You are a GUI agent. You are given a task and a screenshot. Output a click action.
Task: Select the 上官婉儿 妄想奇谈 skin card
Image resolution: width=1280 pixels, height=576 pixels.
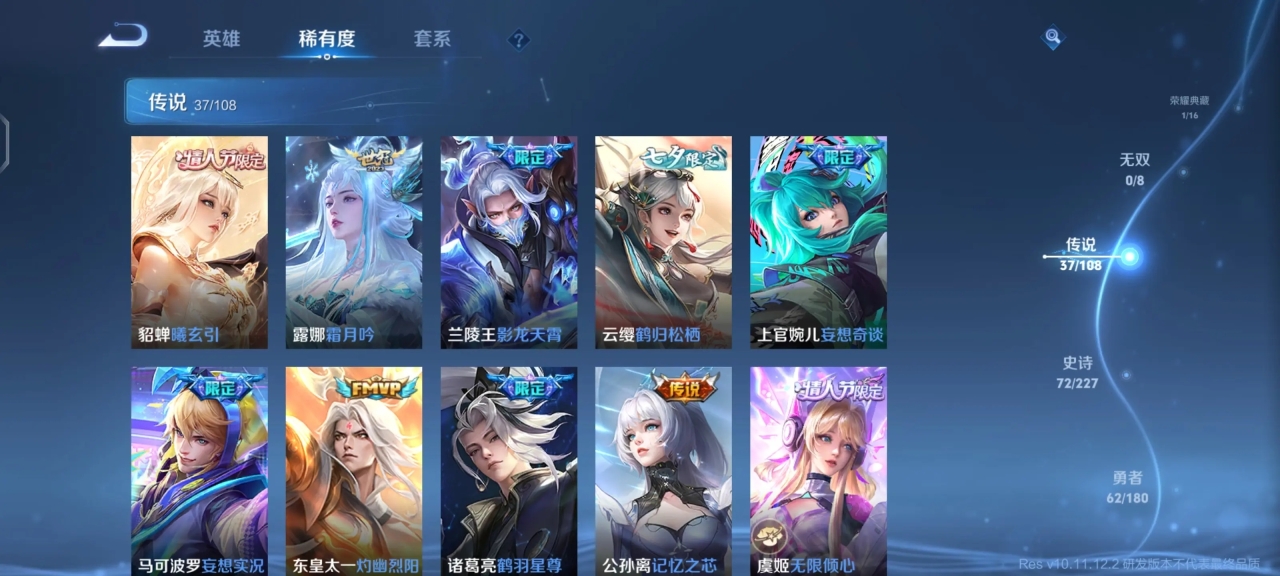818,242
